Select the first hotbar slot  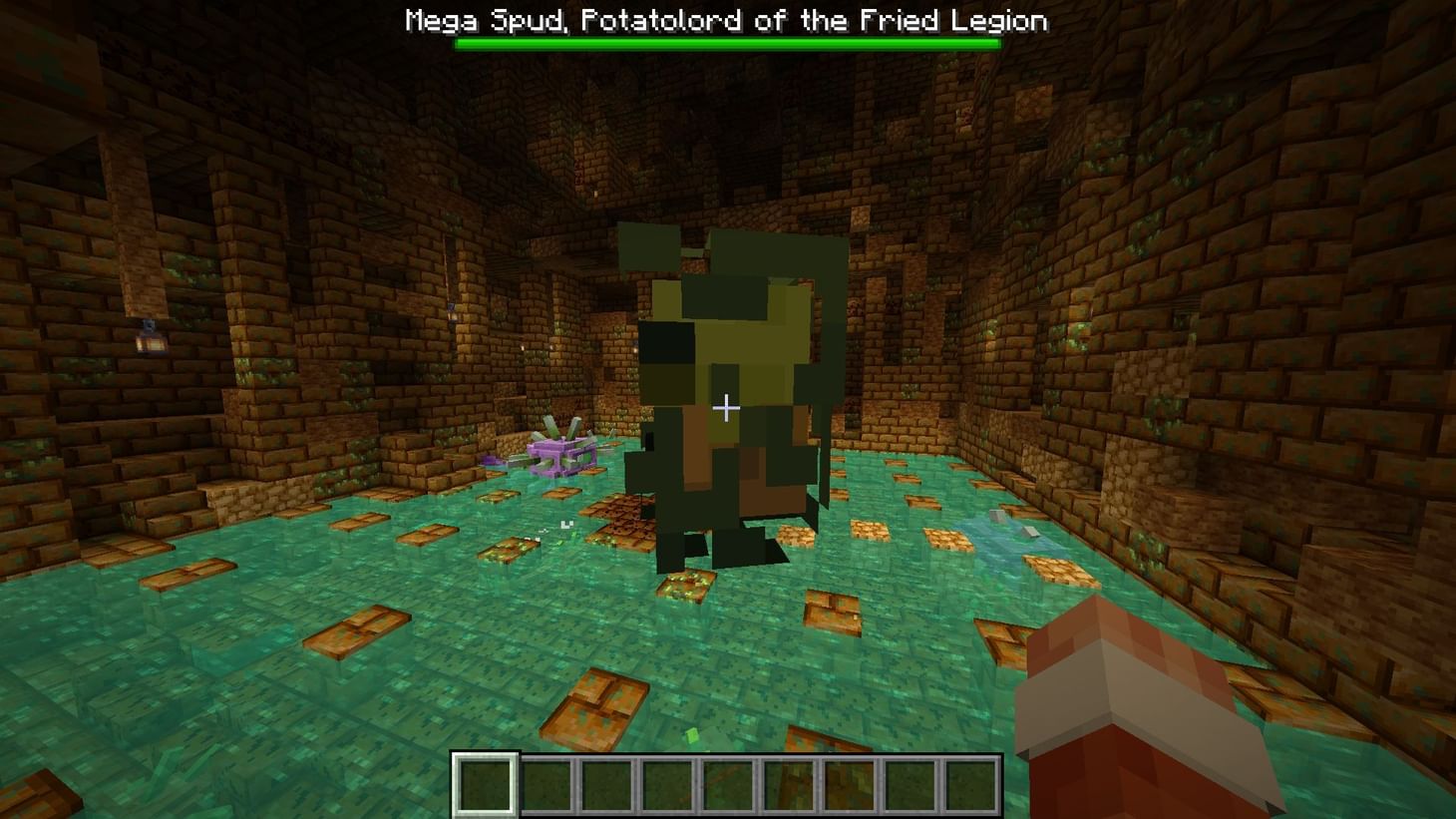[x=486, y=784]
